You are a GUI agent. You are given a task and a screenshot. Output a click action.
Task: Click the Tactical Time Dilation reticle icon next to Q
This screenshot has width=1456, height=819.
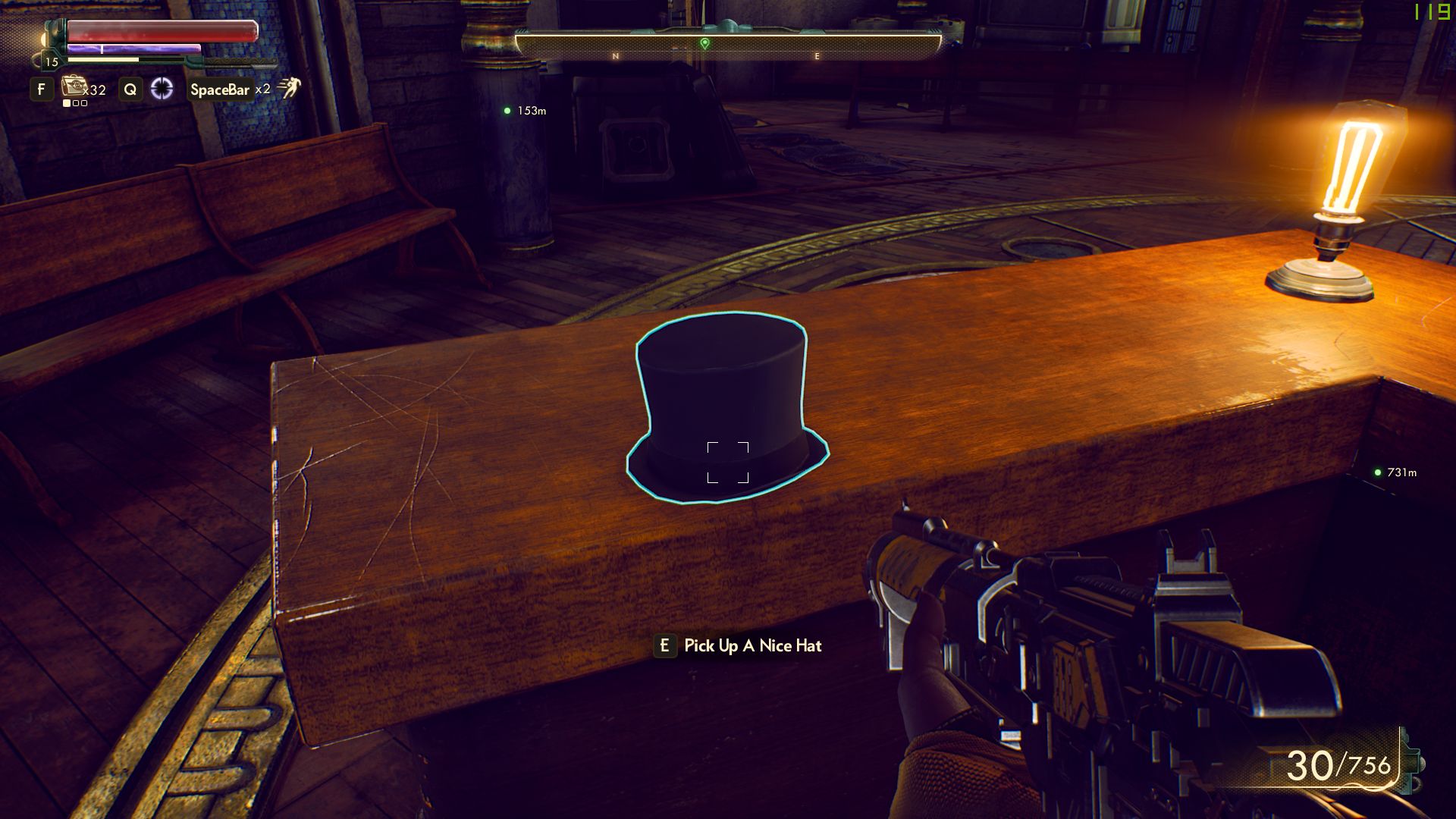(x=162, y=89)
